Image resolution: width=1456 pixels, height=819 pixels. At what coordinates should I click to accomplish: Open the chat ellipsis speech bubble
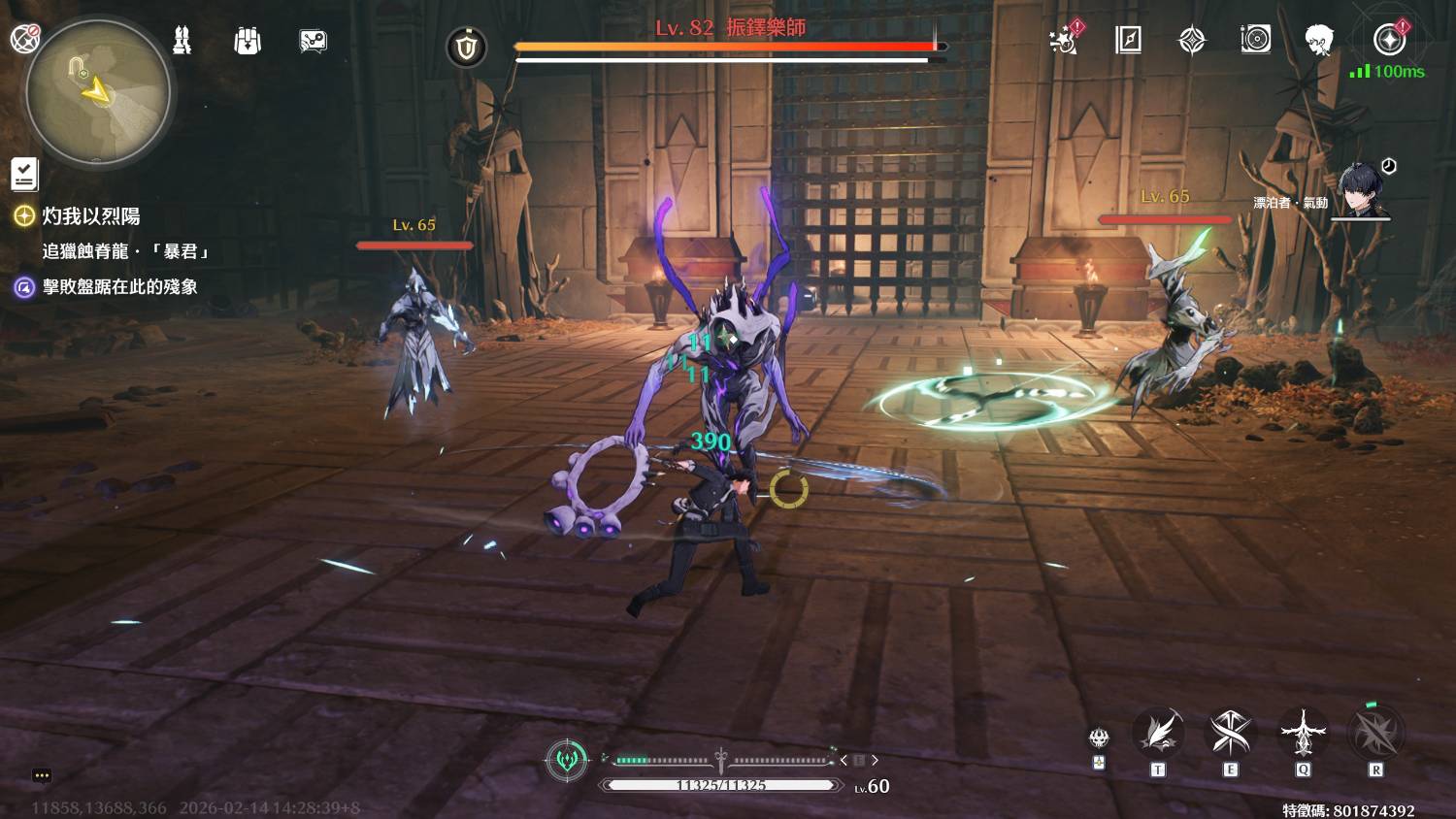point(41,775)
